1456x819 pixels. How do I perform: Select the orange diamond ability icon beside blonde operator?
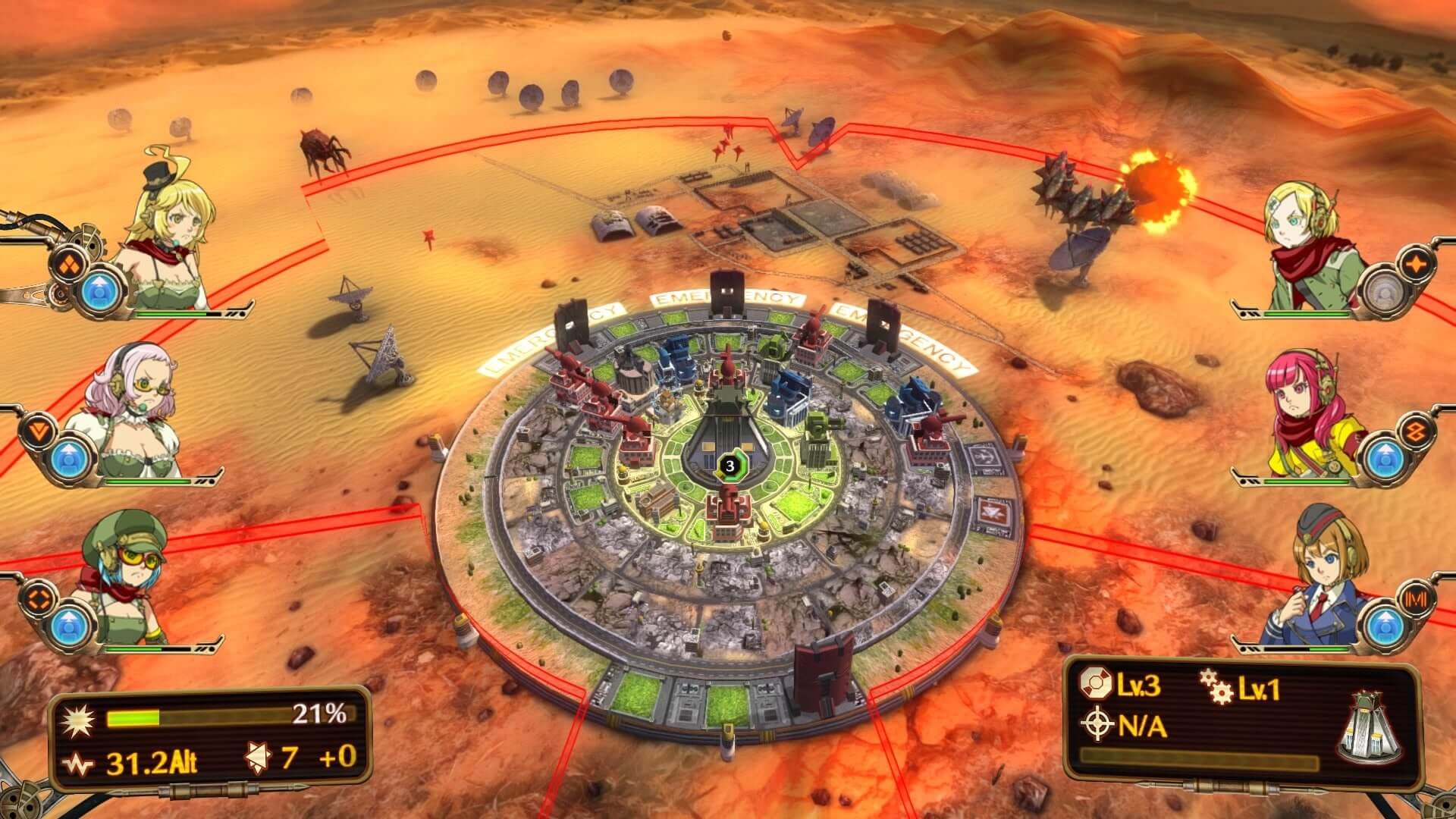point(69,265)
